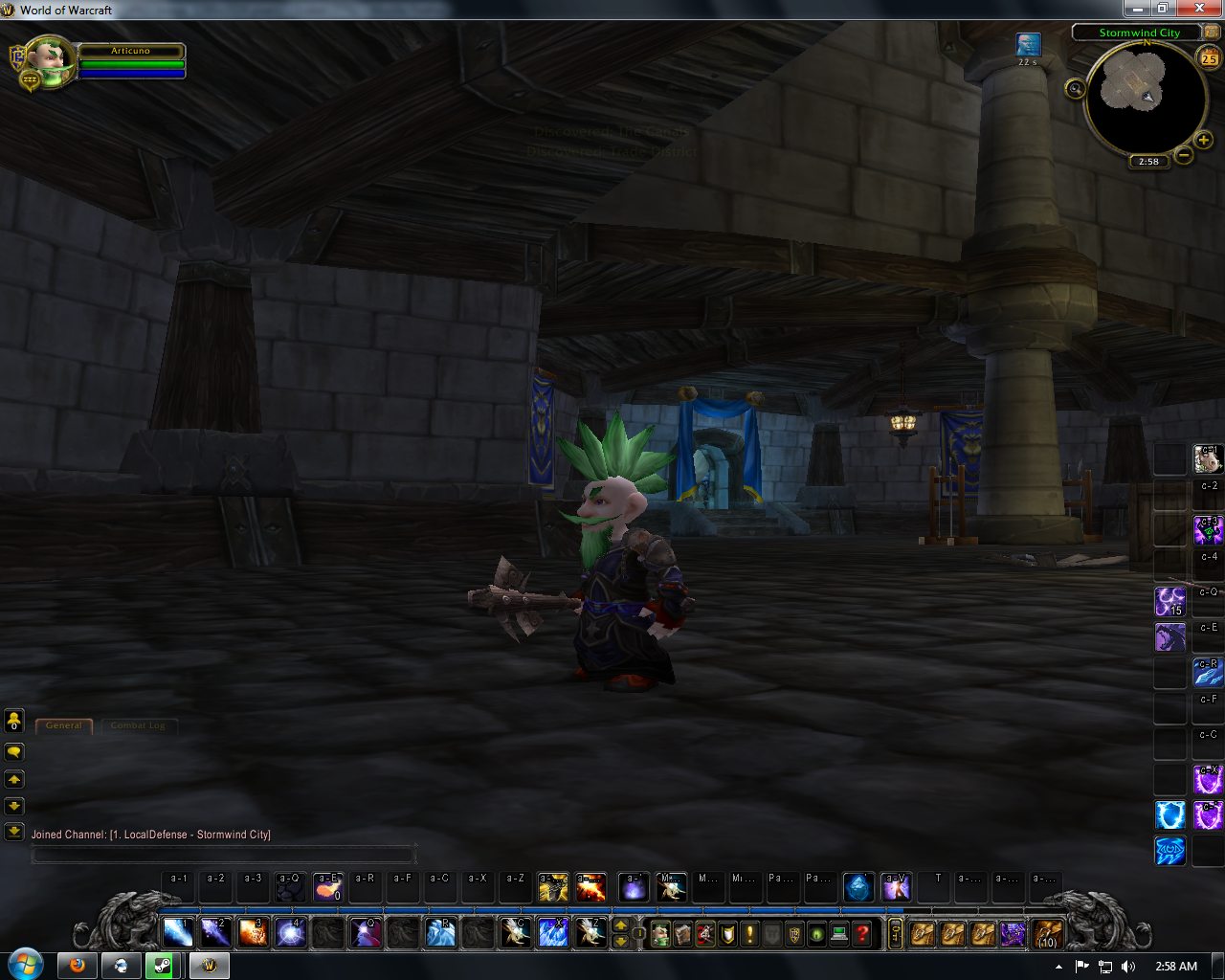The height and width of the screenshot is (980, 1225).
Task: Click the buff icon with 22 s timer
Action: [1028, 44]
